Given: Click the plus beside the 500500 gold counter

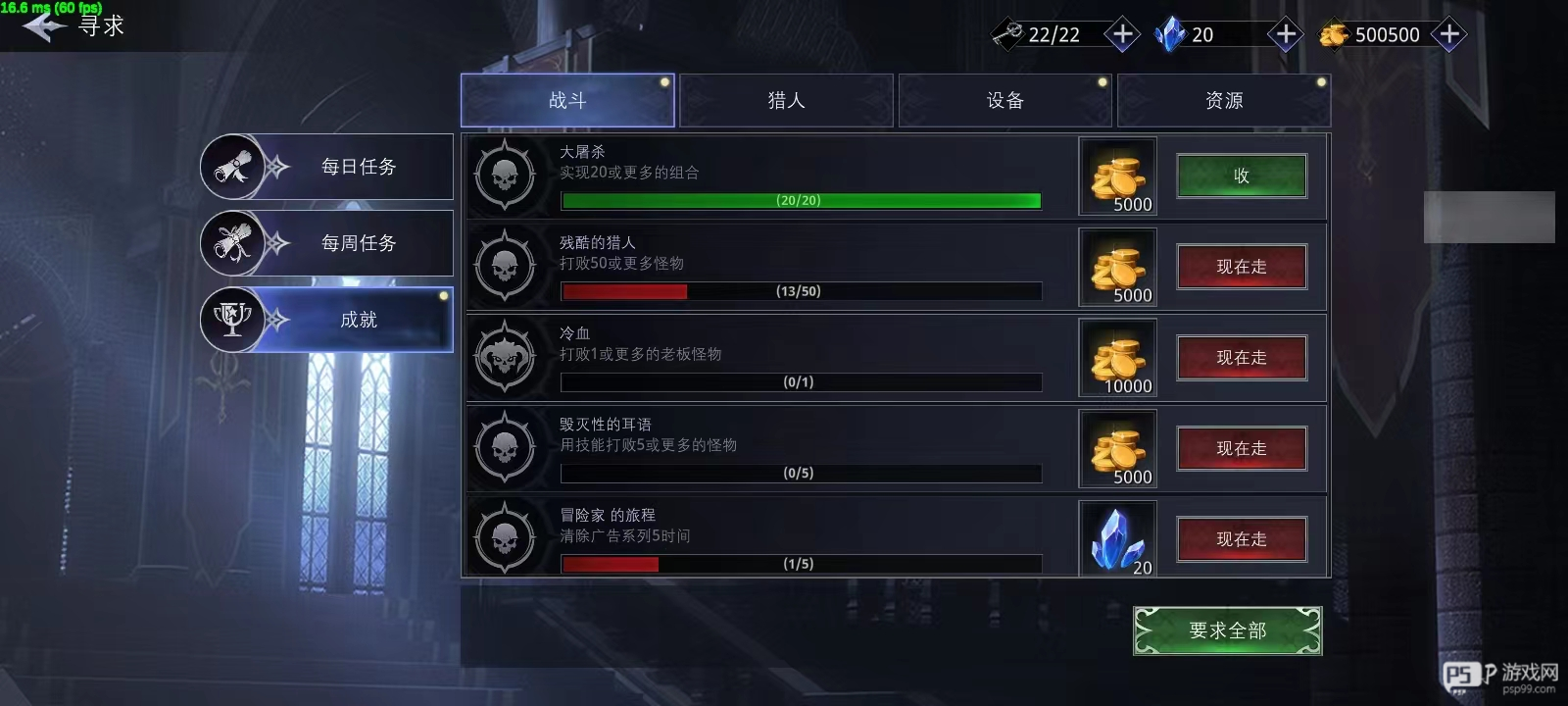Looking at the screenshot, I should tap(1447, 33).
